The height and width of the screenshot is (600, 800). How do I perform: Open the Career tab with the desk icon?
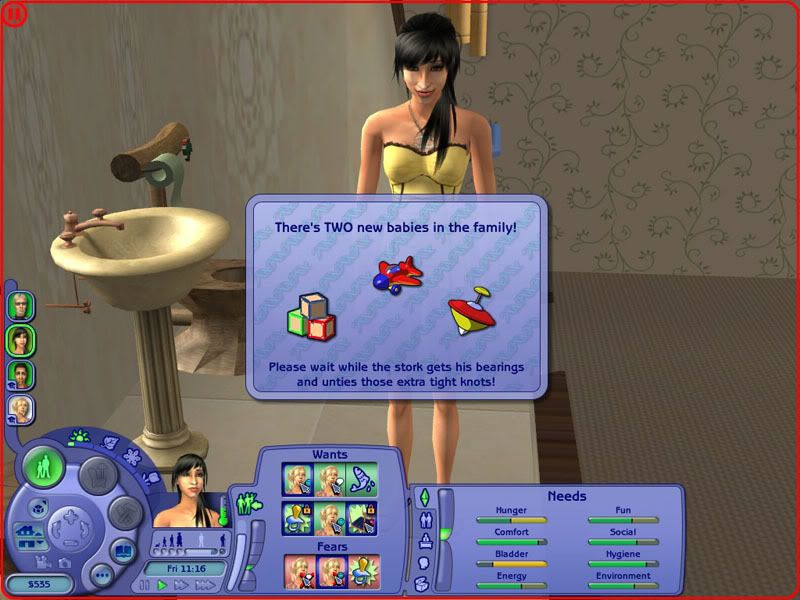[423, 541]
